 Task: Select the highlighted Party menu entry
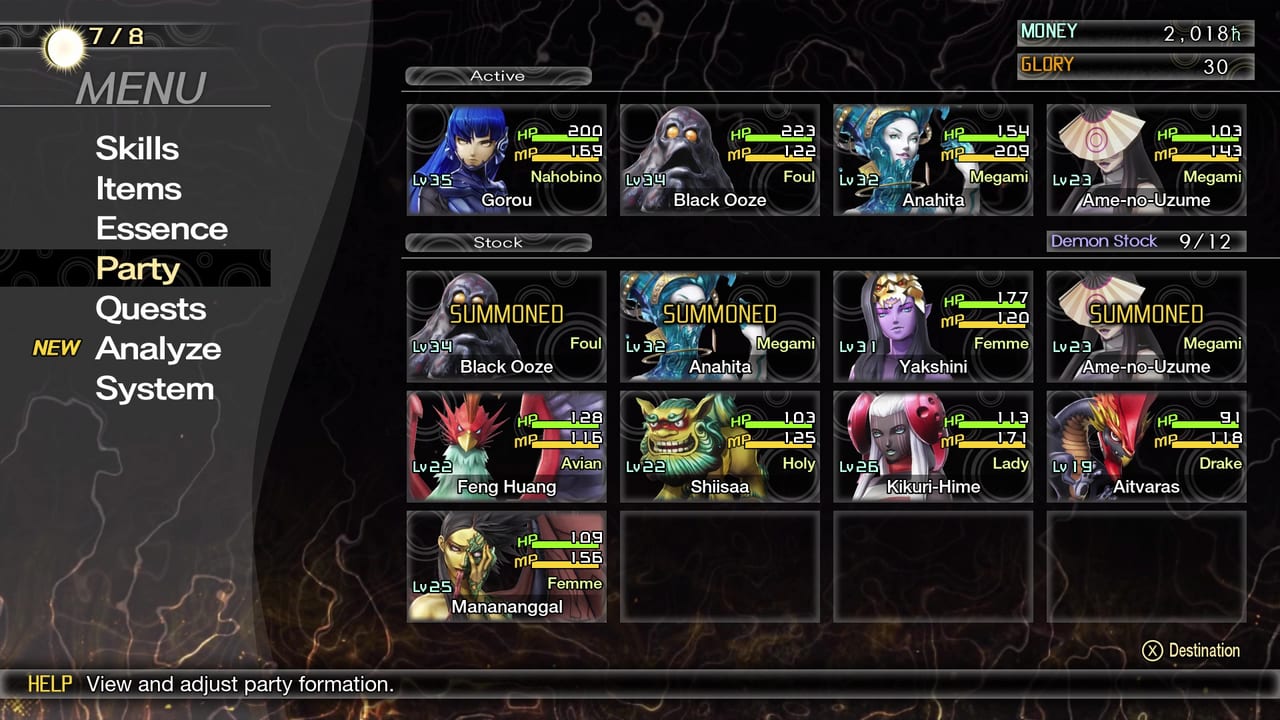138,268
